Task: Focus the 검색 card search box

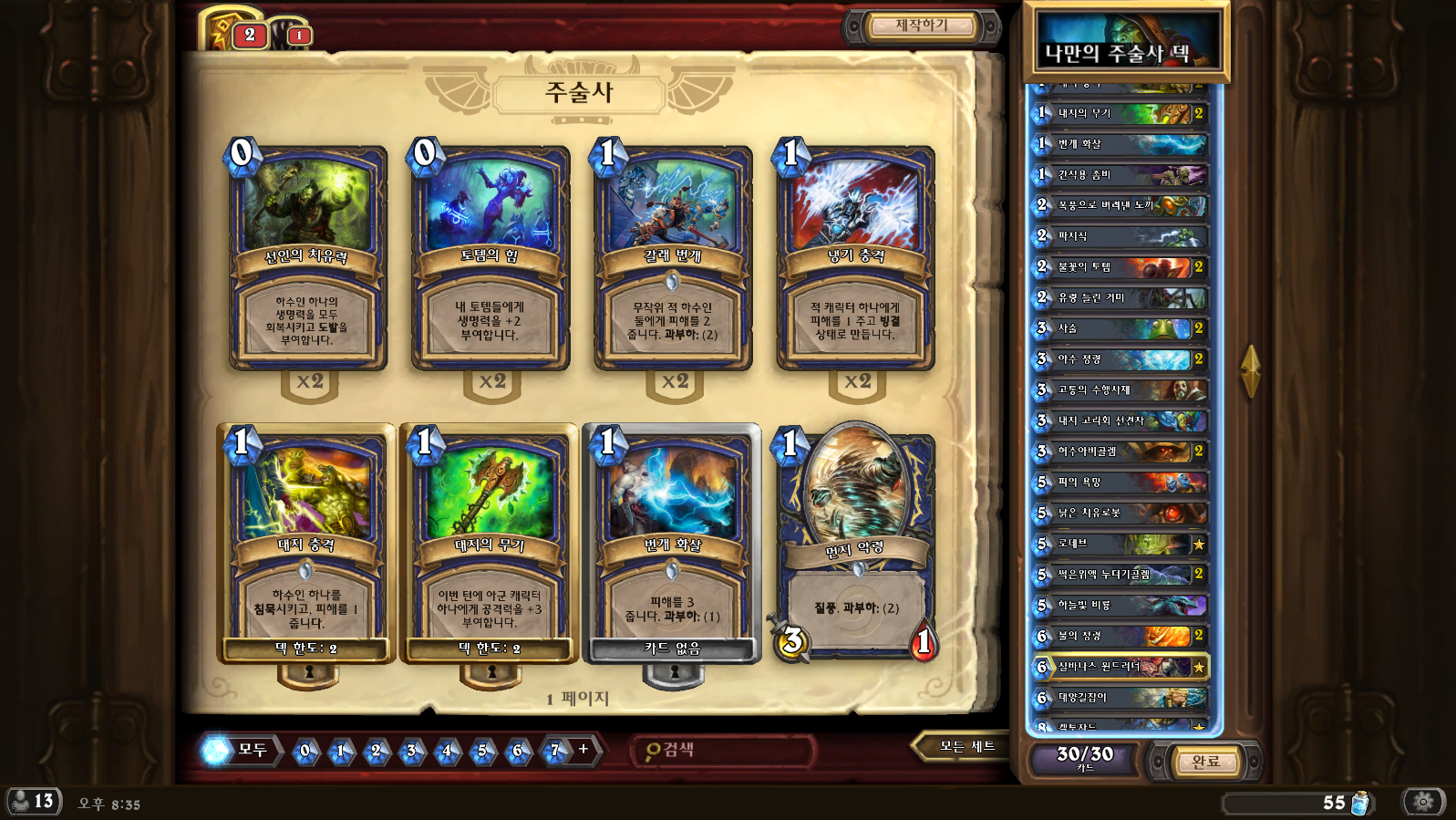Action: coord(725,750)
